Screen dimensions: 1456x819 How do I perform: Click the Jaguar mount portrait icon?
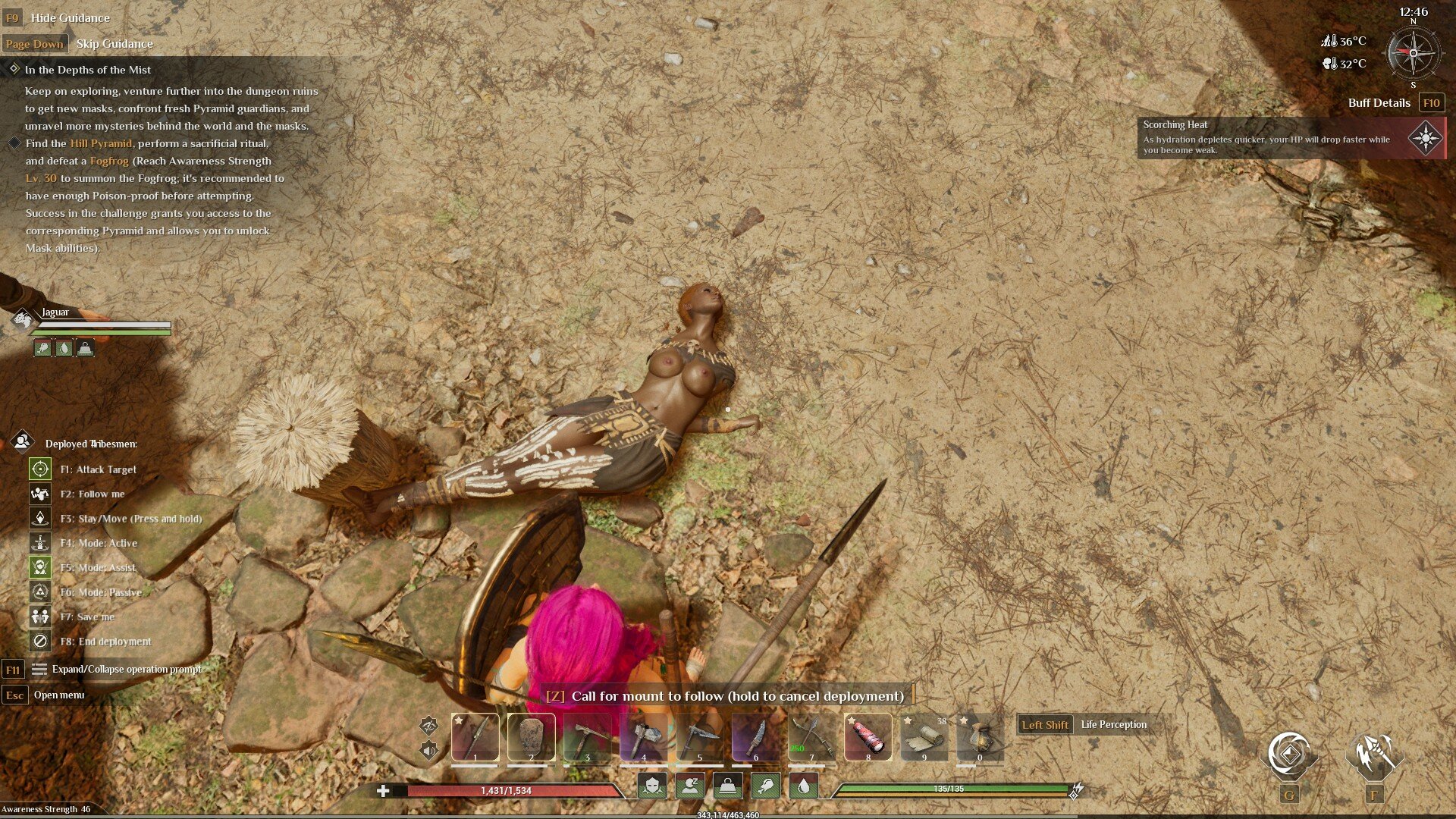click(23, 319)
